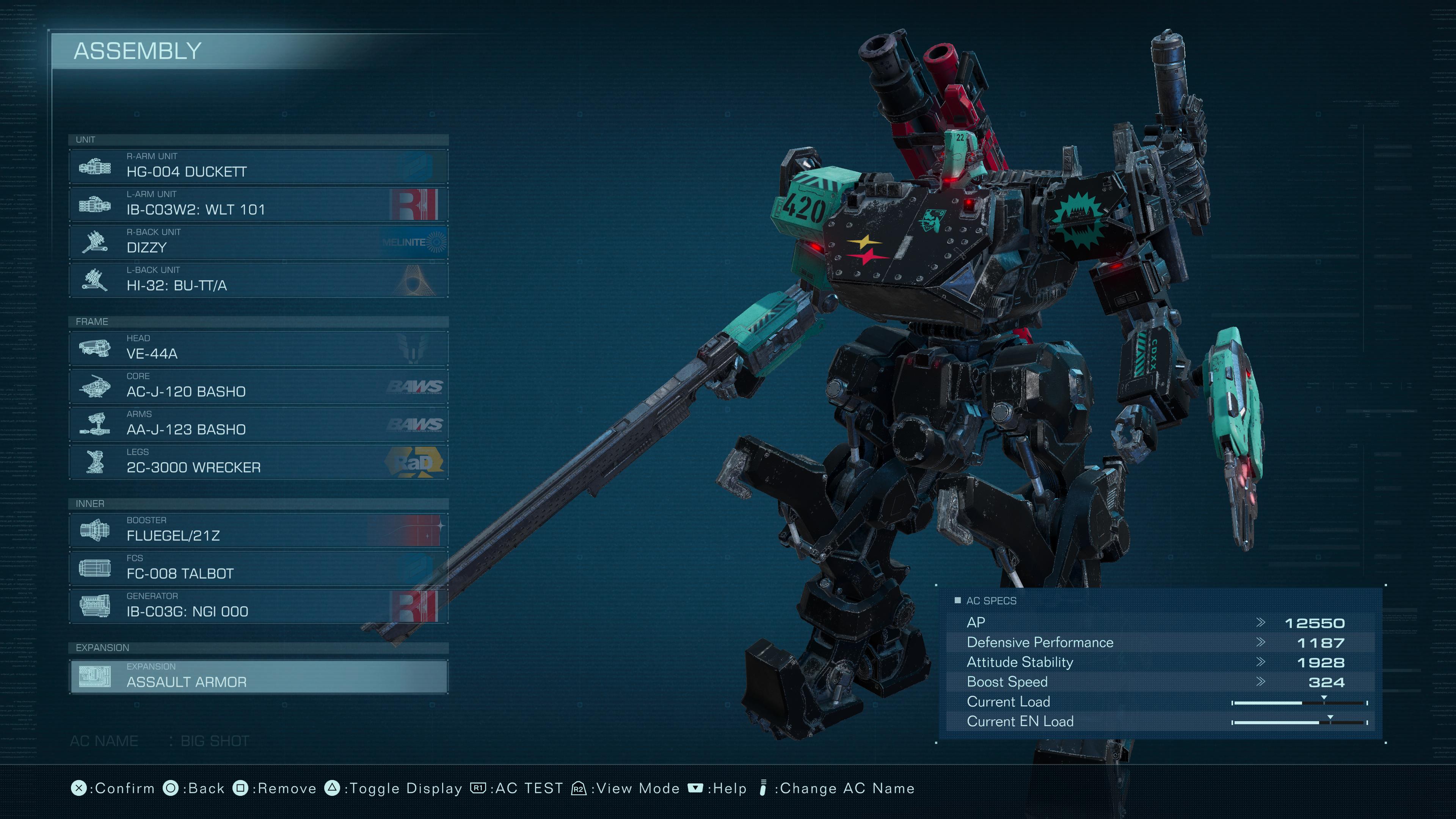This screenshot has width=1456, height=819.
Task: Open the Legs 2C-3000 WRECKER slot
Action: 258,462
